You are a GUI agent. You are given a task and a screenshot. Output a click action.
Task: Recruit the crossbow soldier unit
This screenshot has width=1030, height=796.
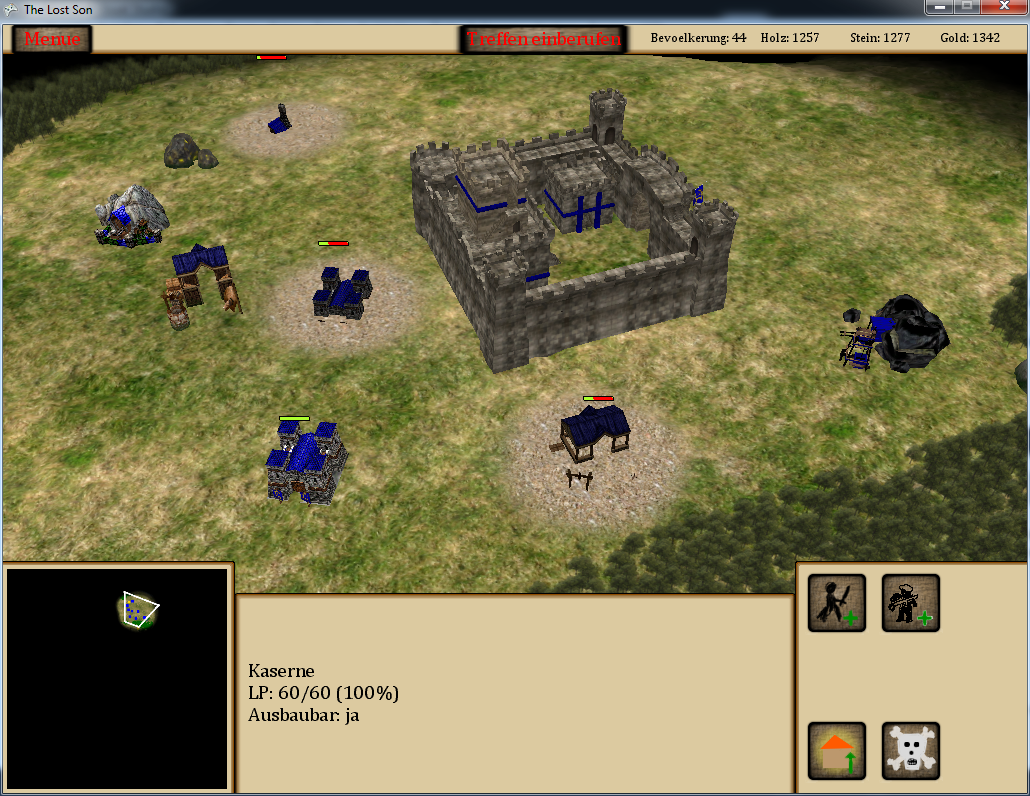coord(910,603)
